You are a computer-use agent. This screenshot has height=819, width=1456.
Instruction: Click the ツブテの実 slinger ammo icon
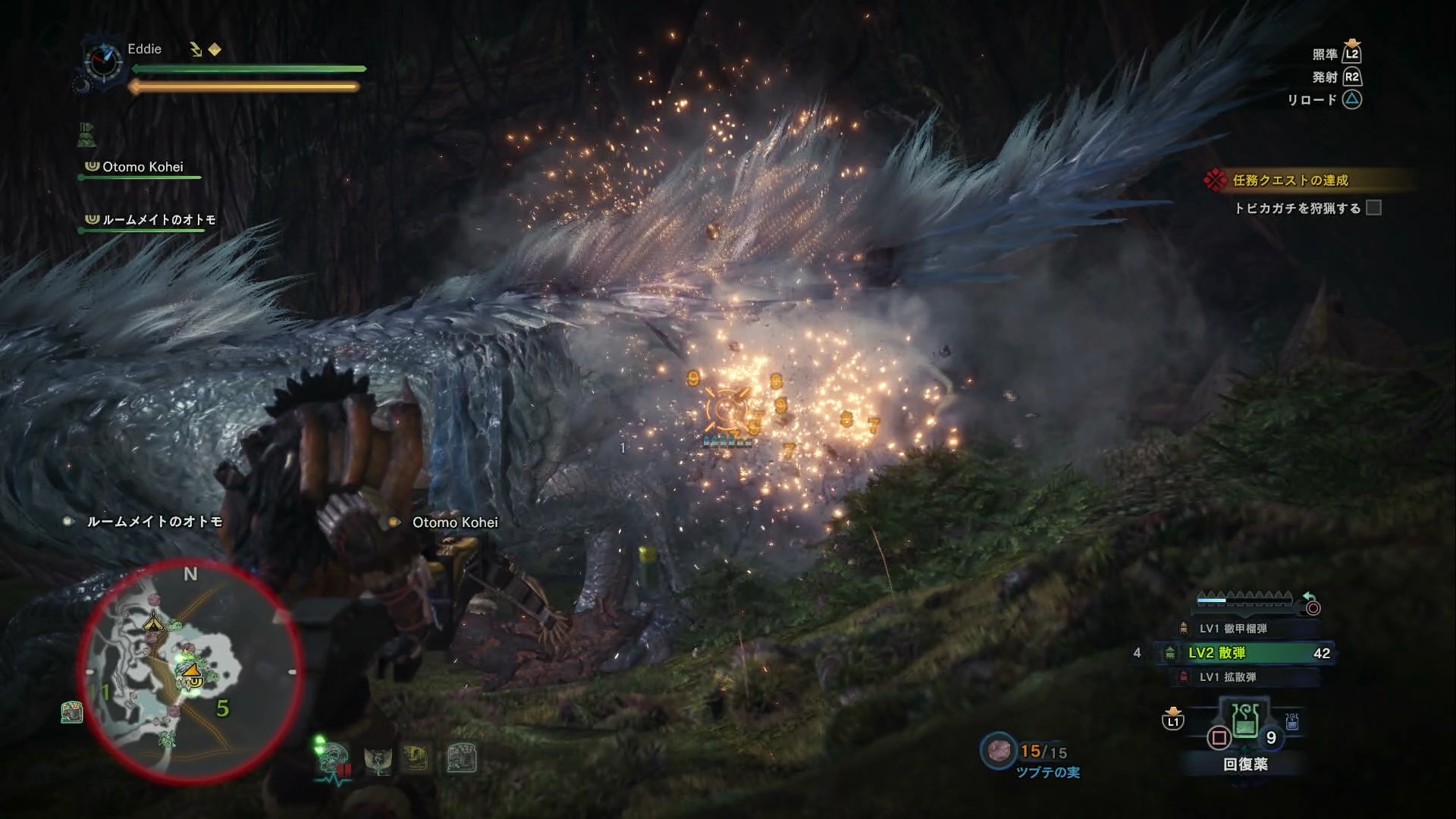998,750
